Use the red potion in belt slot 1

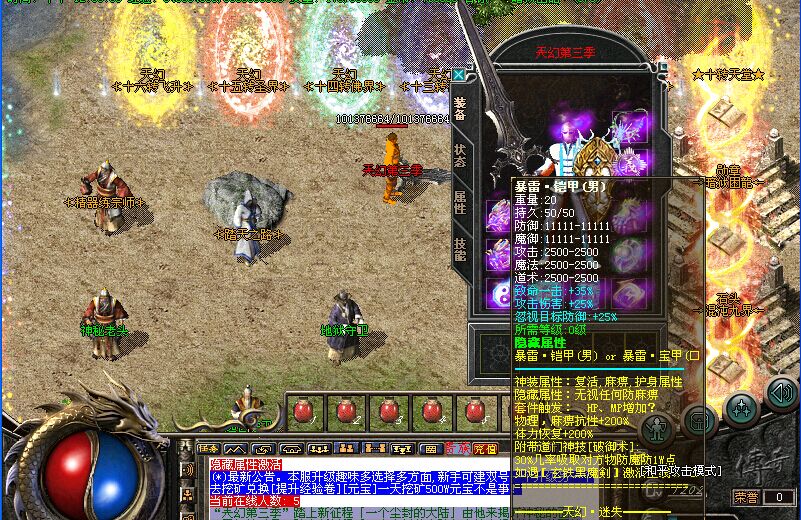(x=304, y=410)
